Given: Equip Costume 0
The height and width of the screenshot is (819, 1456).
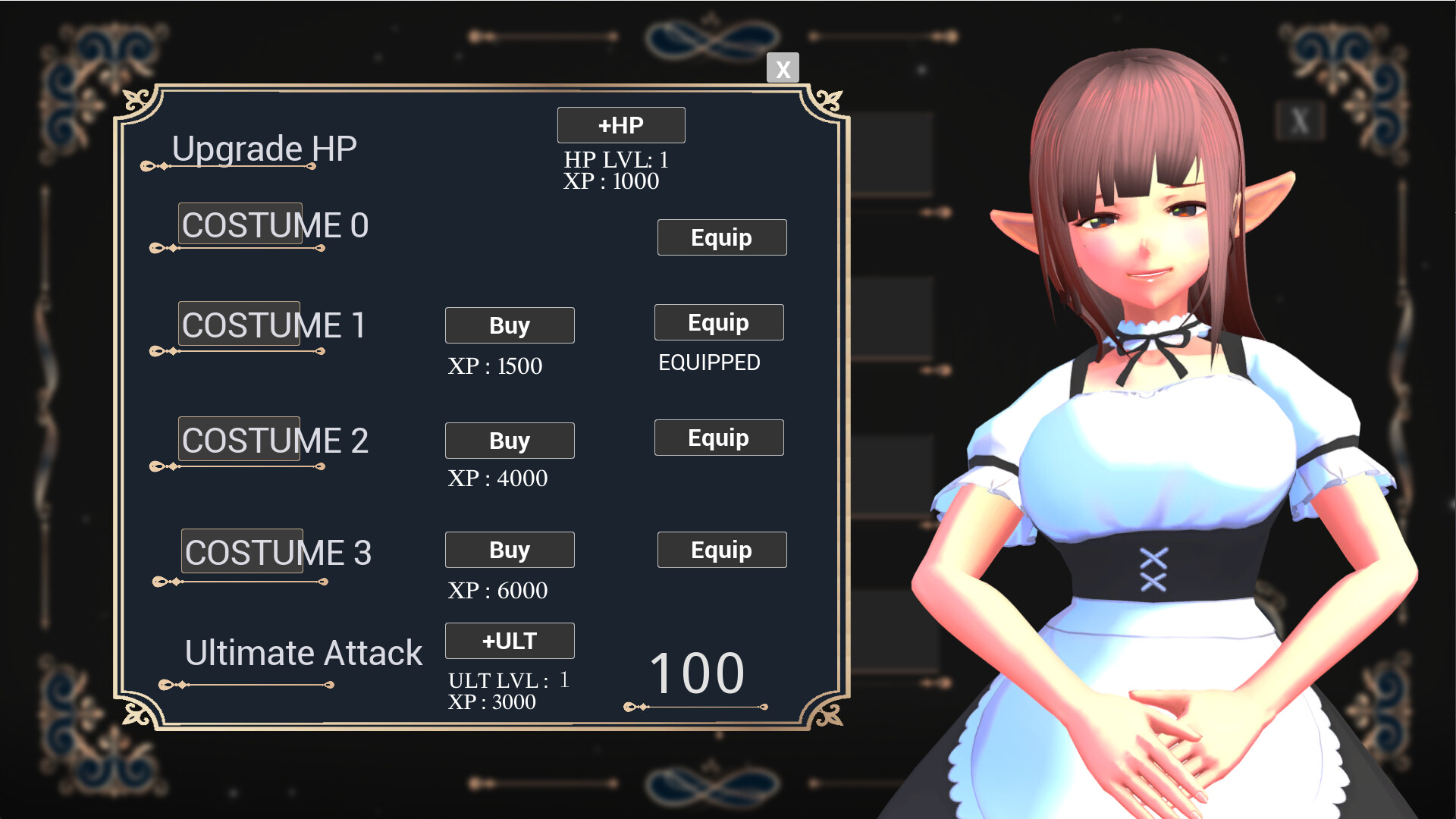Looking at the screenshot, I should click(721, 237).
